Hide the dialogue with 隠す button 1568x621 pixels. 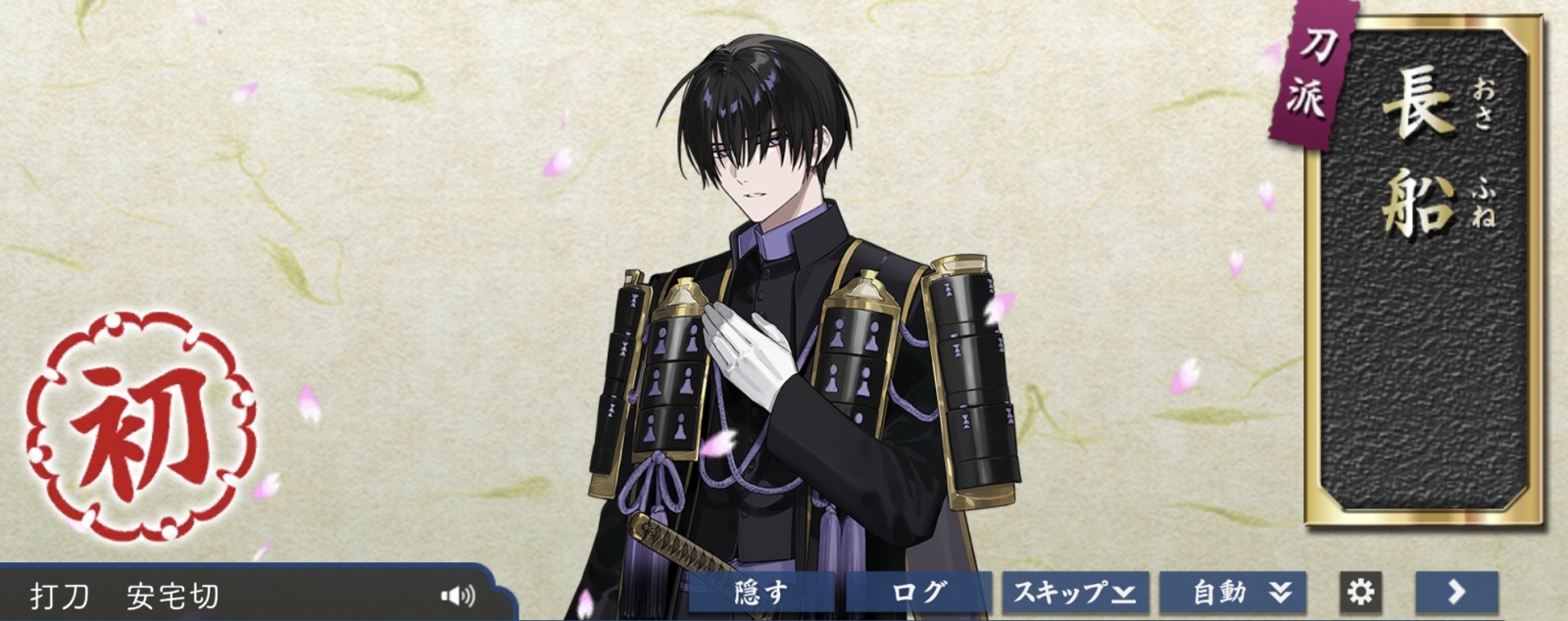tap(761, 593)
